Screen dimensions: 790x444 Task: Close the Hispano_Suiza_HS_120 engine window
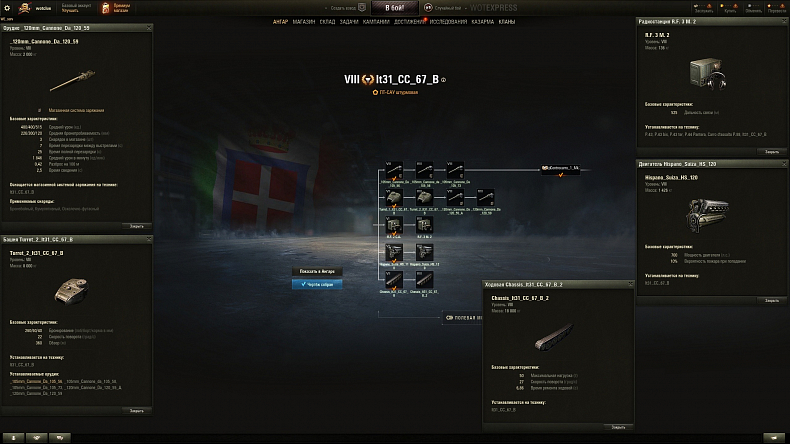[771, 299]
